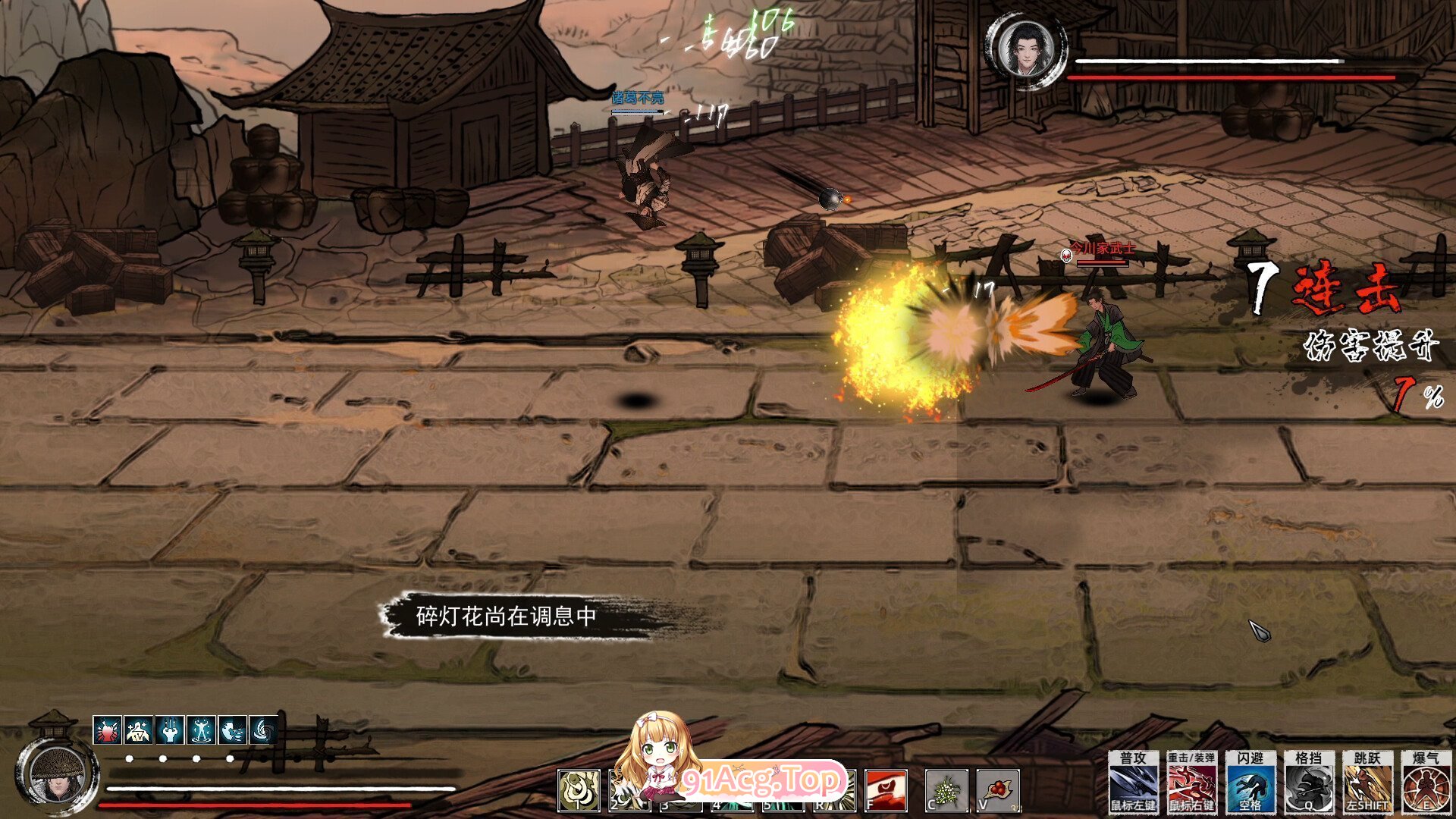Use the white herb item in slot C
The width and height of the screenshot is (1456, 819).
tap(946, 790)
